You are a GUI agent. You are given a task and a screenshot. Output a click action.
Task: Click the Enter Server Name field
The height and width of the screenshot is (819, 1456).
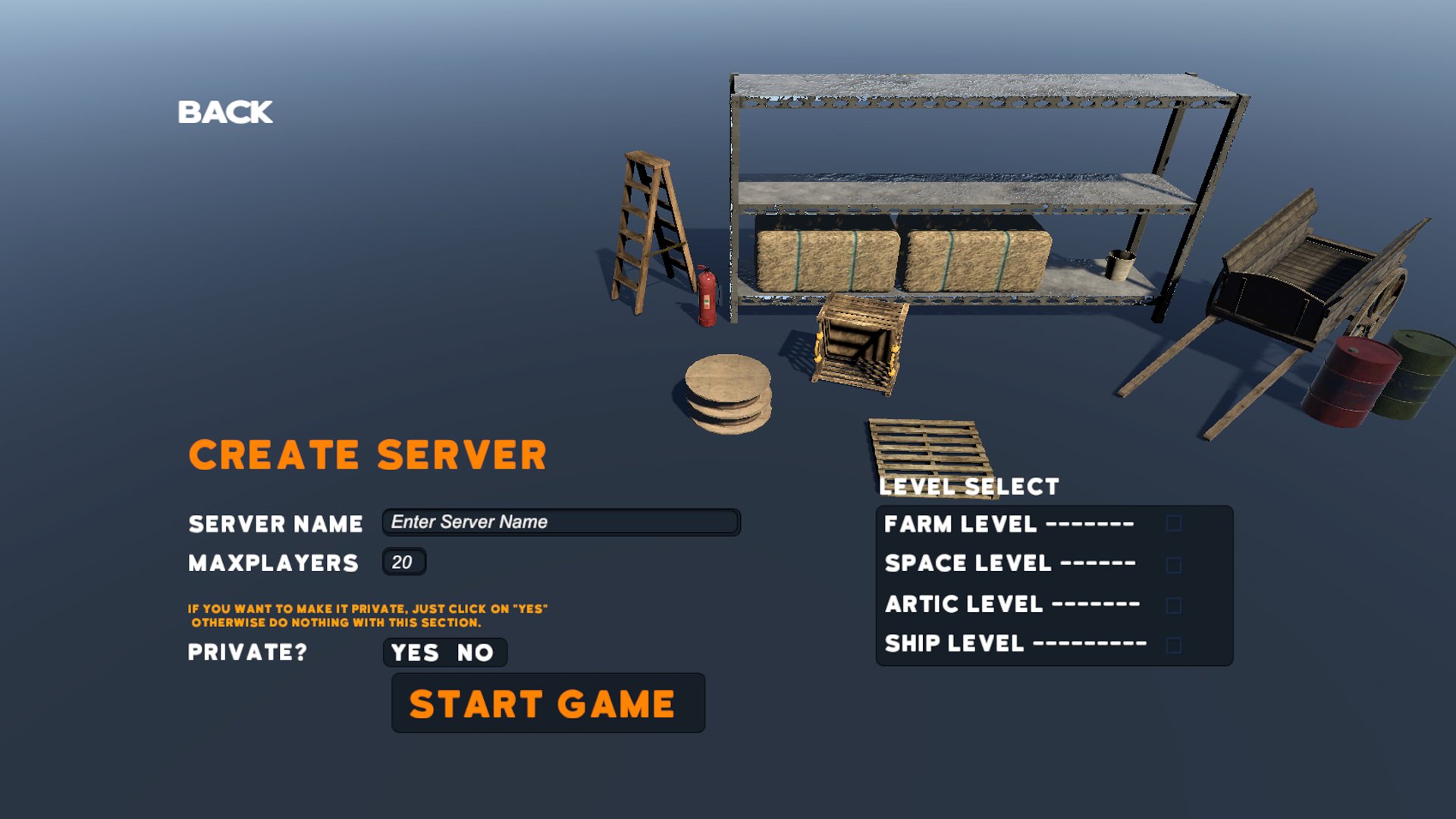[x=560, y=522]
